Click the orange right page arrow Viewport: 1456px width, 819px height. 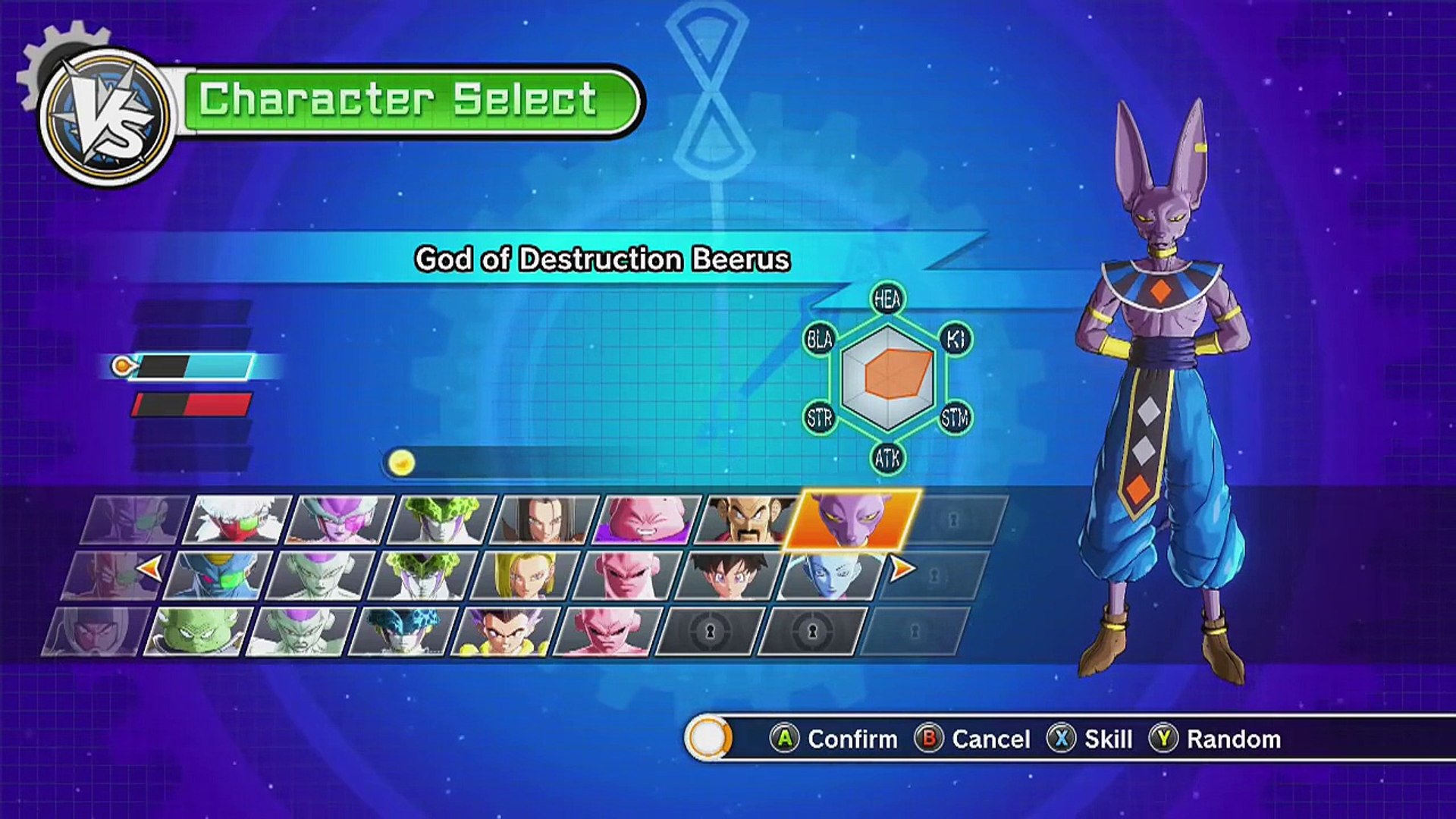coord(902,567)
